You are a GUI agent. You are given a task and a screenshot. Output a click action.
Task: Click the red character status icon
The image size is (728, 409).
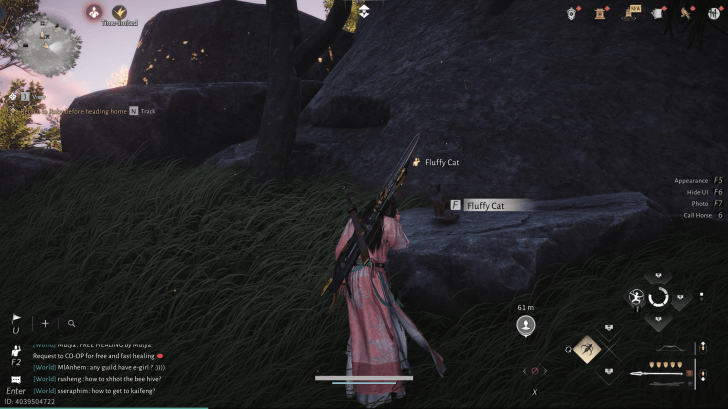93,12
